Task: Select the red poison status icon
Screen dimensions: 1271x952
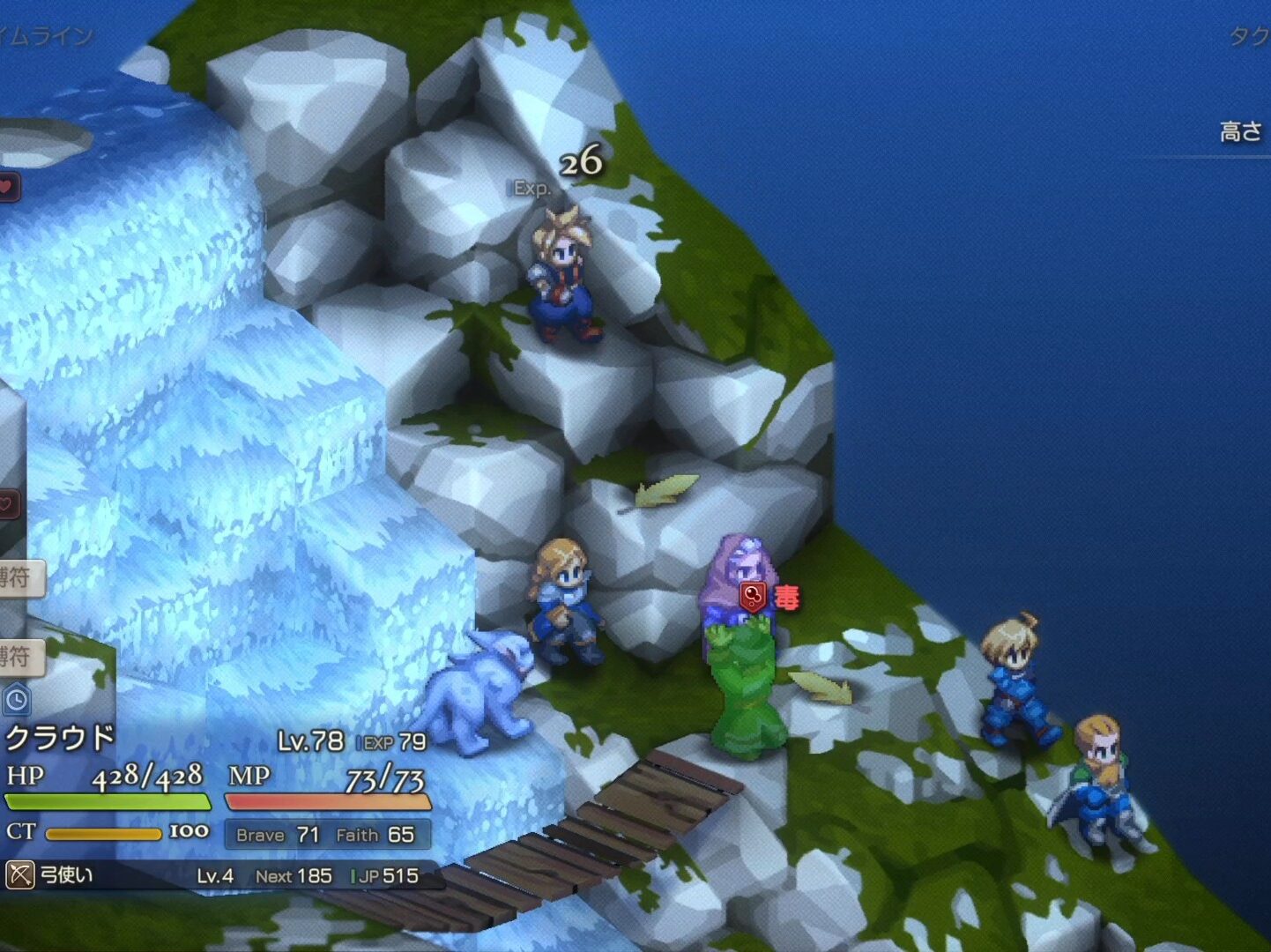Action: tap(752, 598)
